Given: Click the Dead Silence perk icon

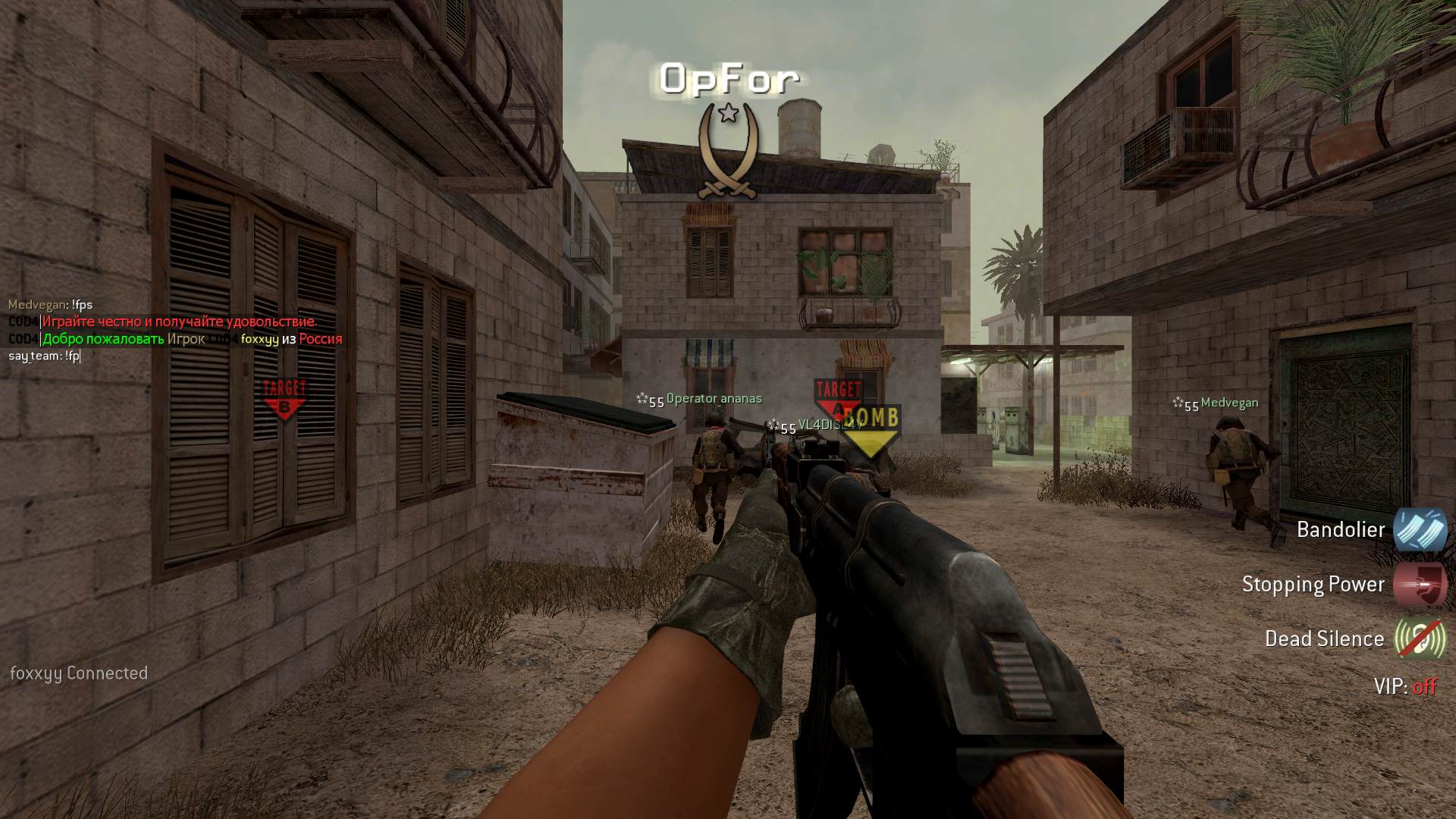Looking at the screenshot, I should click(x=1420, y=639).
